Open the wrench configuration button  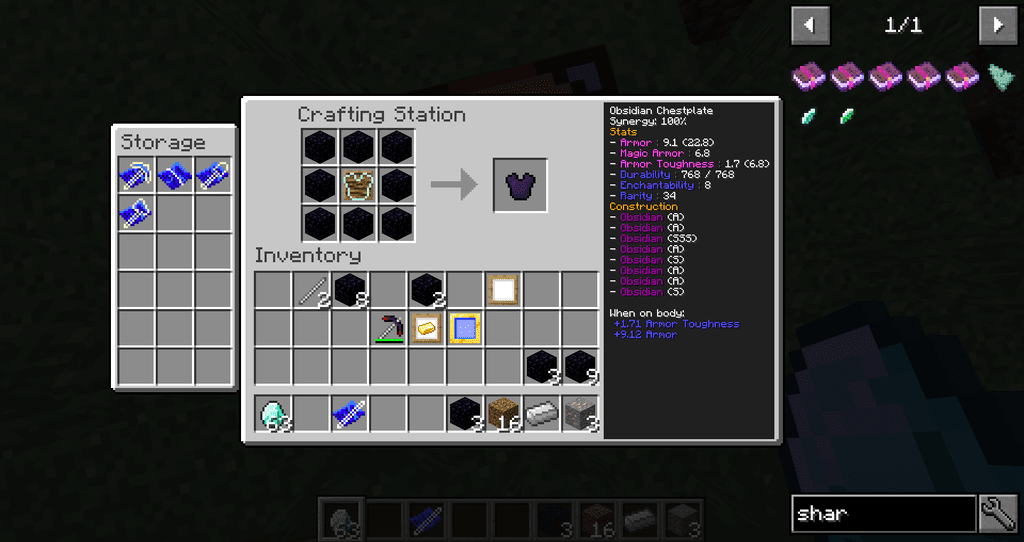tap(998, 514)
